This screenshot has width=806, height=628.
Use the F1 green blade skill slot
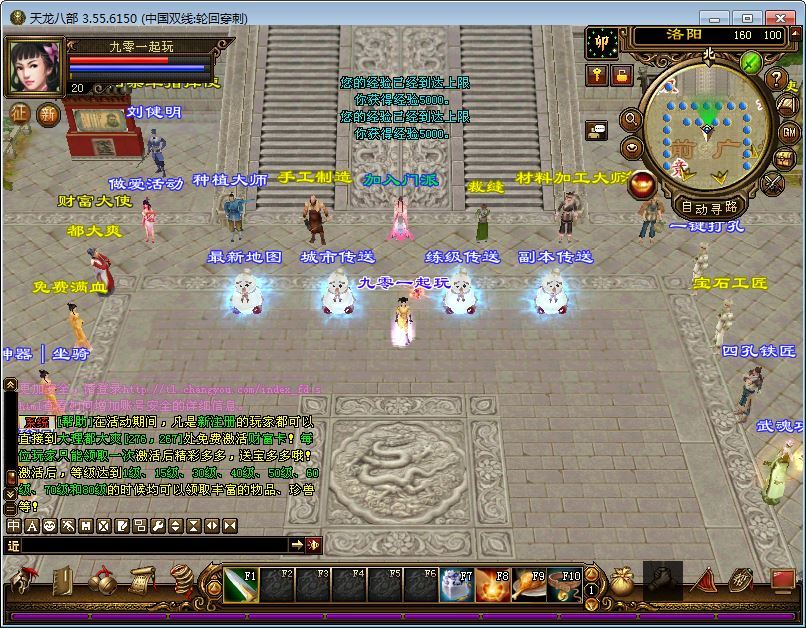click(x=240, y=583)
